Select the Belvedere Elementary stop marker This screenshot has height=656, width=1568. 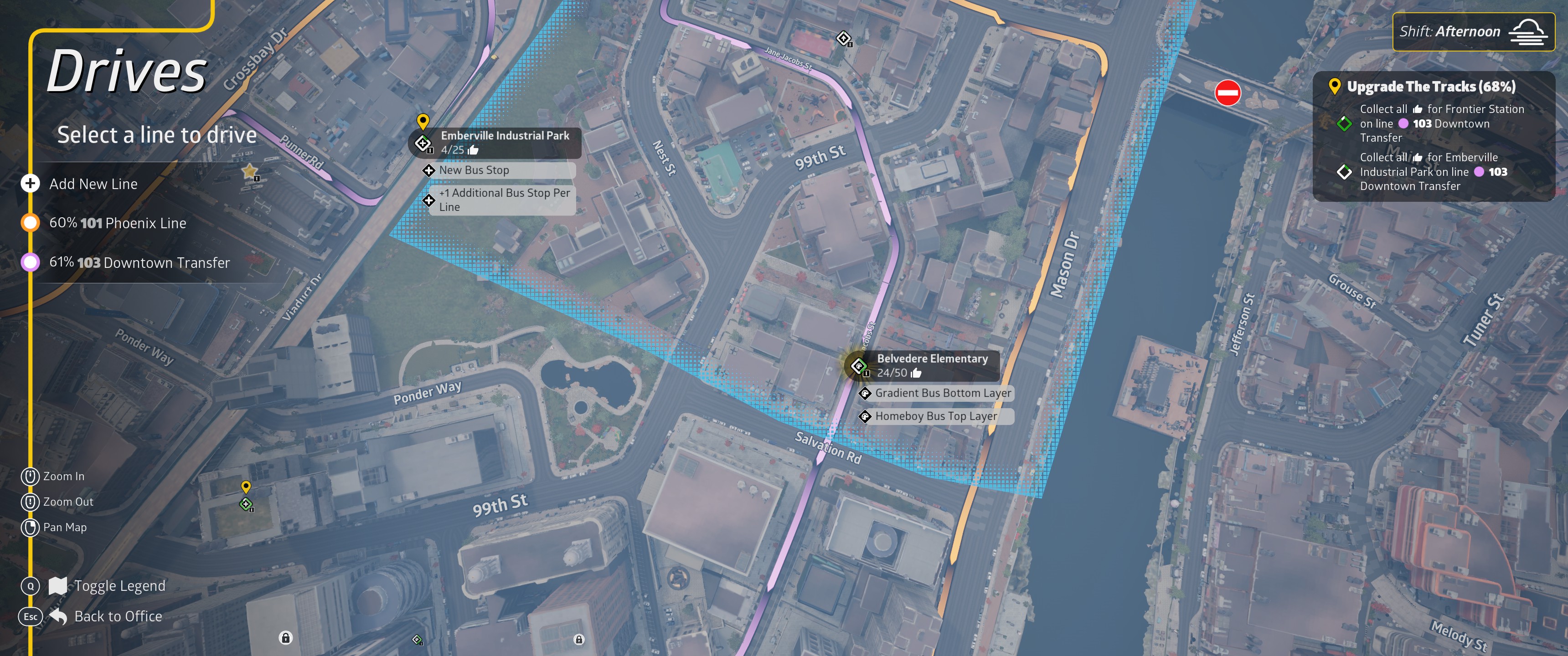(x=859, y=366)
